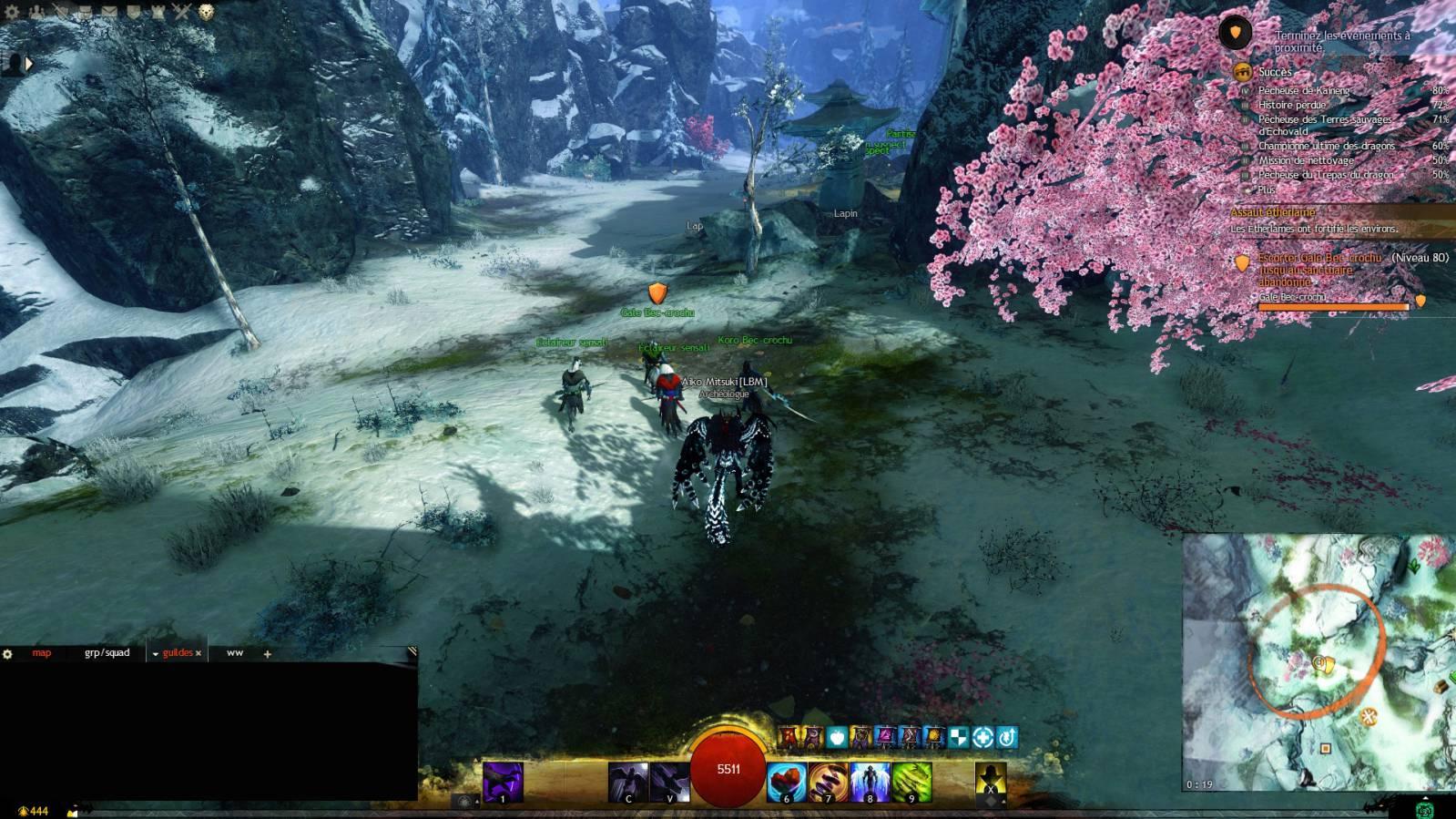
Task: Open the contacts and party icon
Action: [37, 12]
